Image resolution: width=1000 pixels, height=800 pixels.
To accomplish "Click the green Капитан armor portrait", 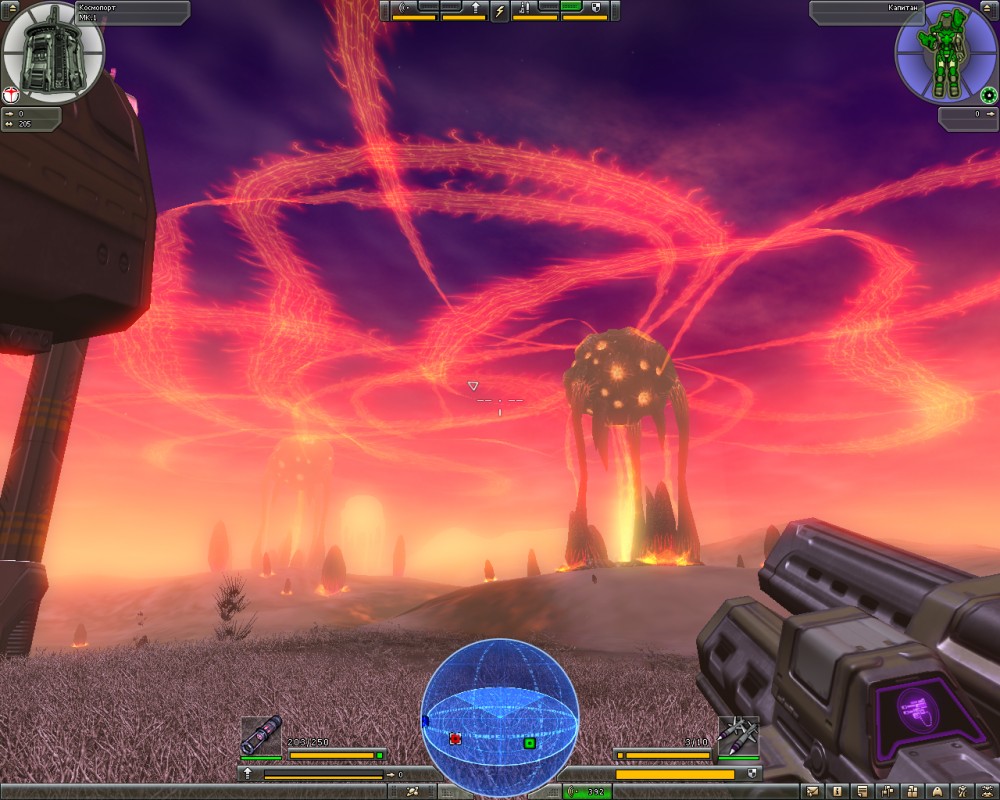I will coord(944,52).
